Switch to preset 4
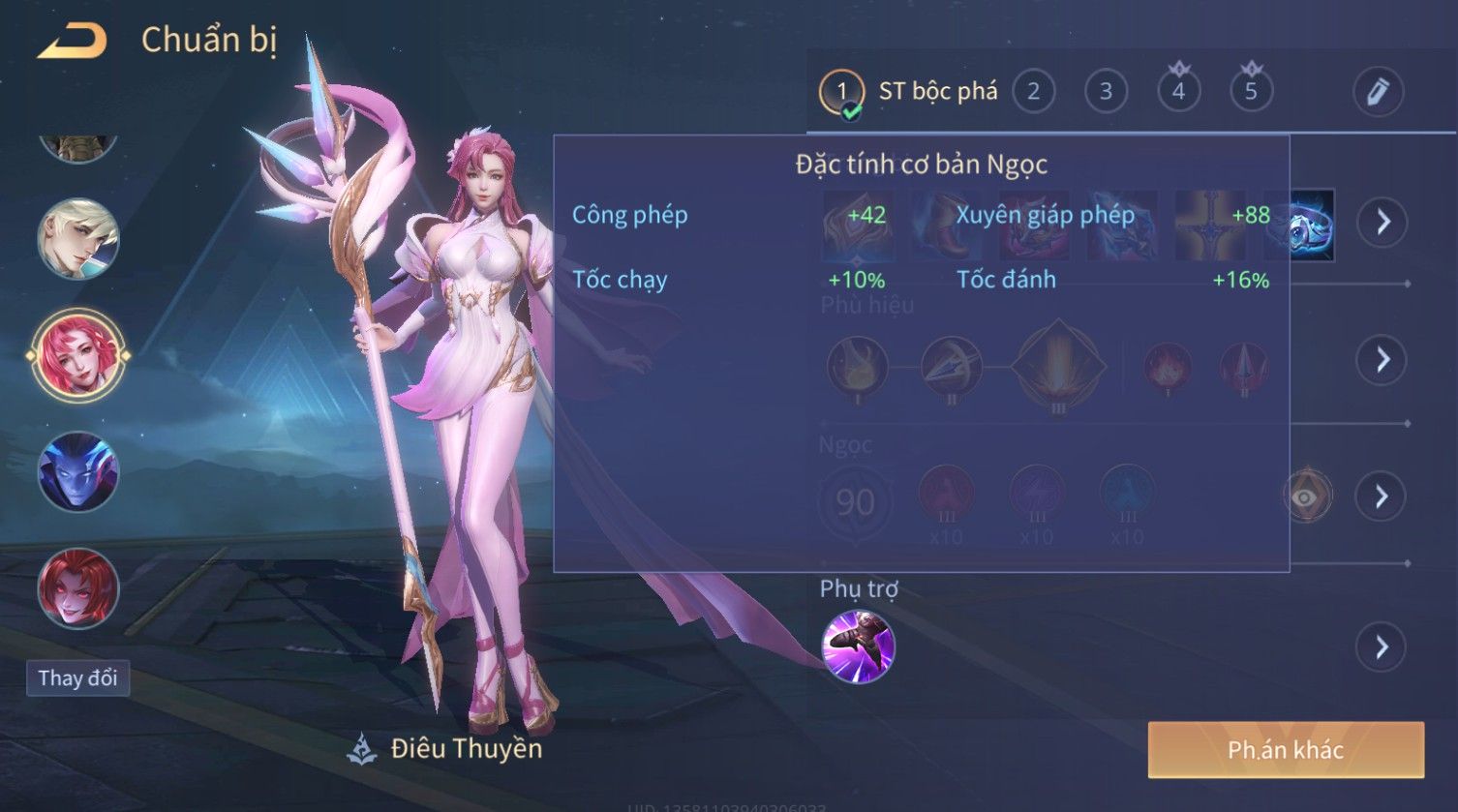The image size is (1458, 812). click(1178, 92)
